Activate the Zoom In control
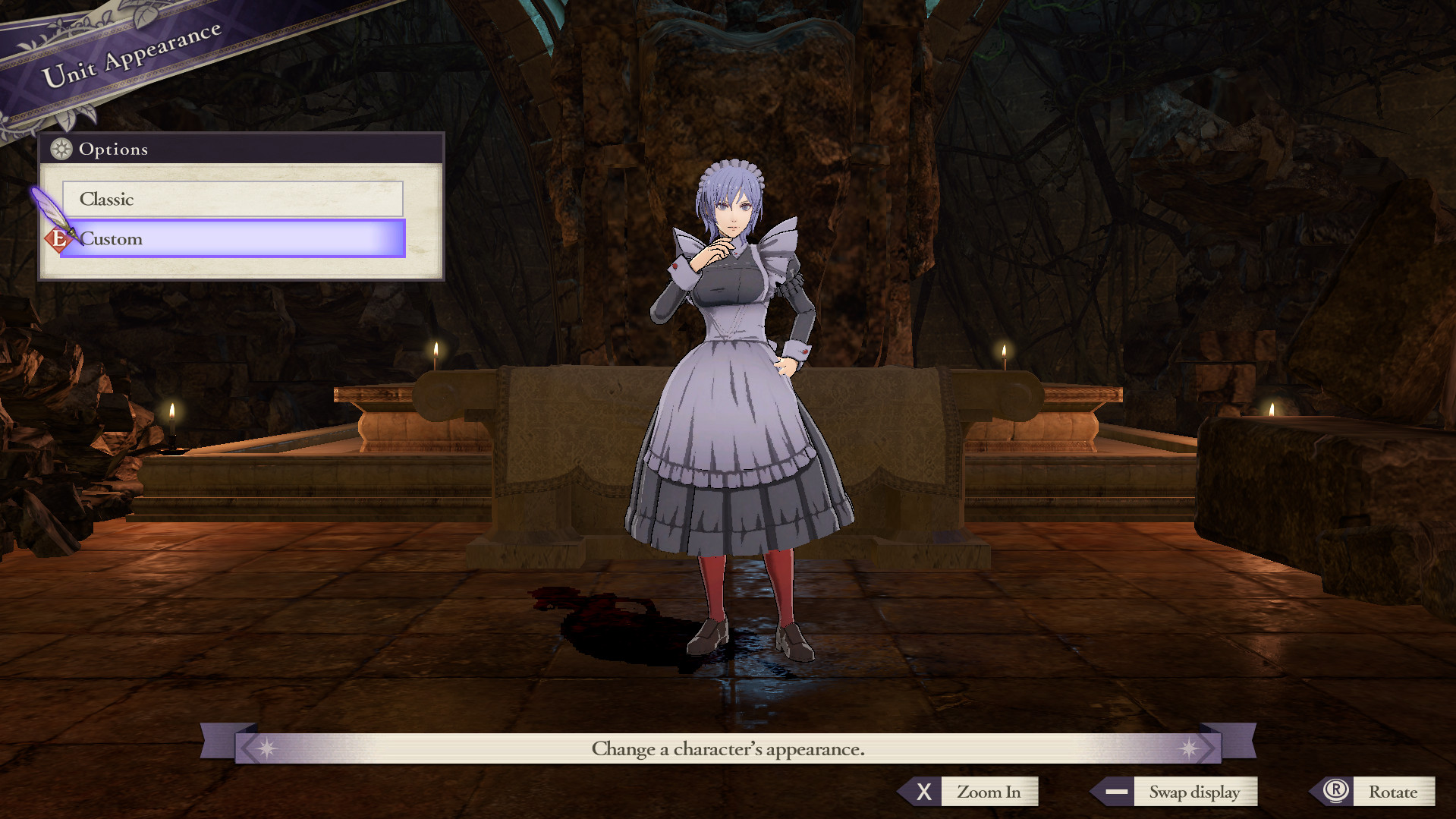The height and width of the screenshot is (819, 1456). click(989, 792)
